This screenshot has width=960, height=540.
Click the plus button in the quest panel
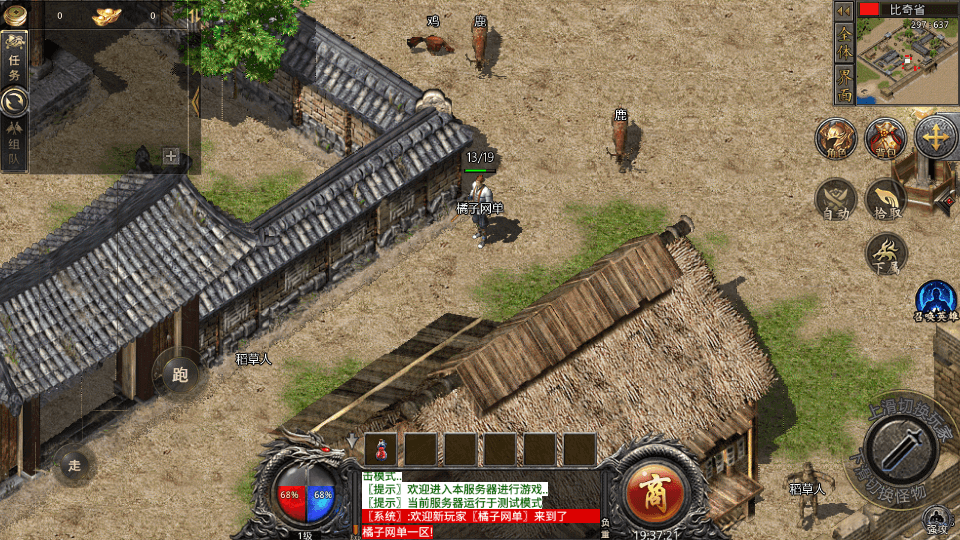click(x=171, y=156)
